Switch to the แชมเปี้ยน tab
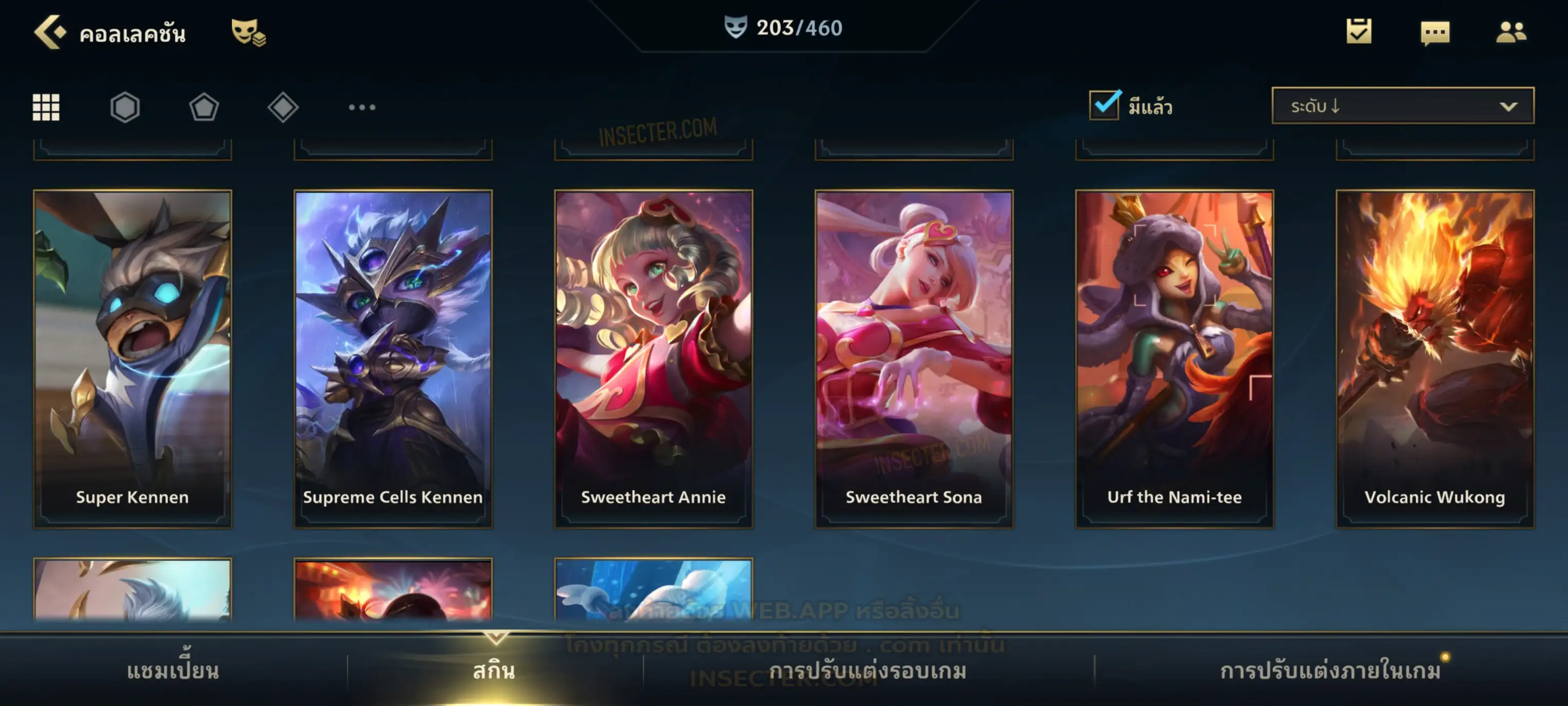1568x706 pixels. pyautogui.click(x=173, y=671)
